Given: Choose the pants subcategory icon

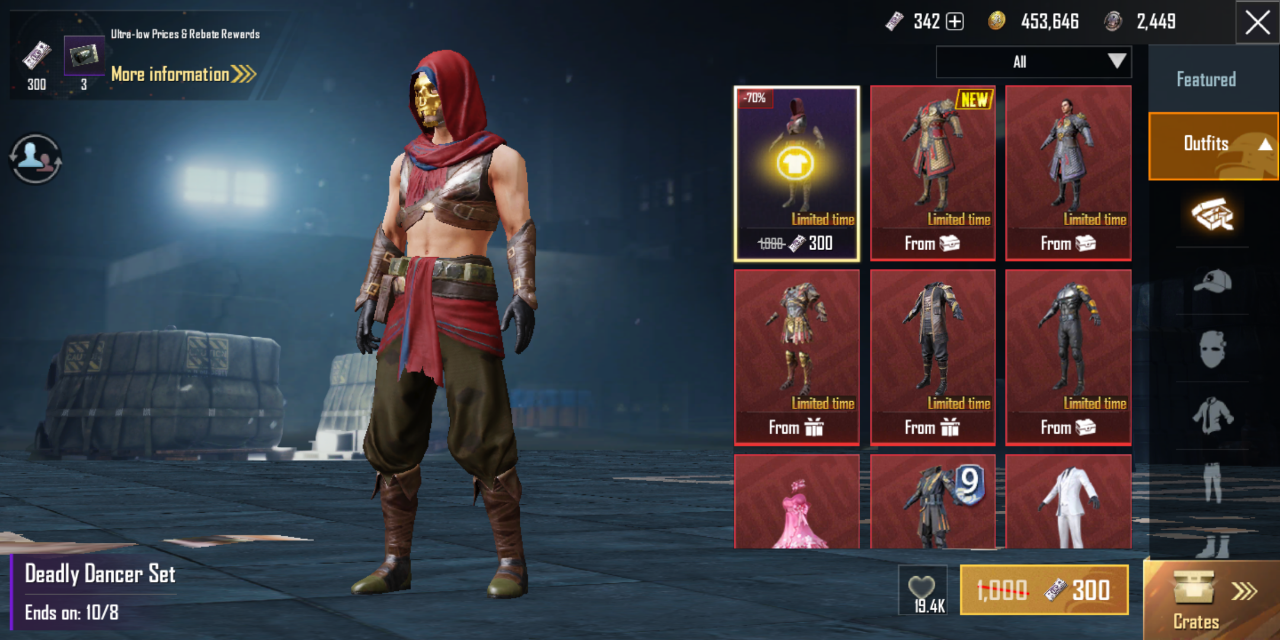Looking at the screenshot, I should point(1212,481).
